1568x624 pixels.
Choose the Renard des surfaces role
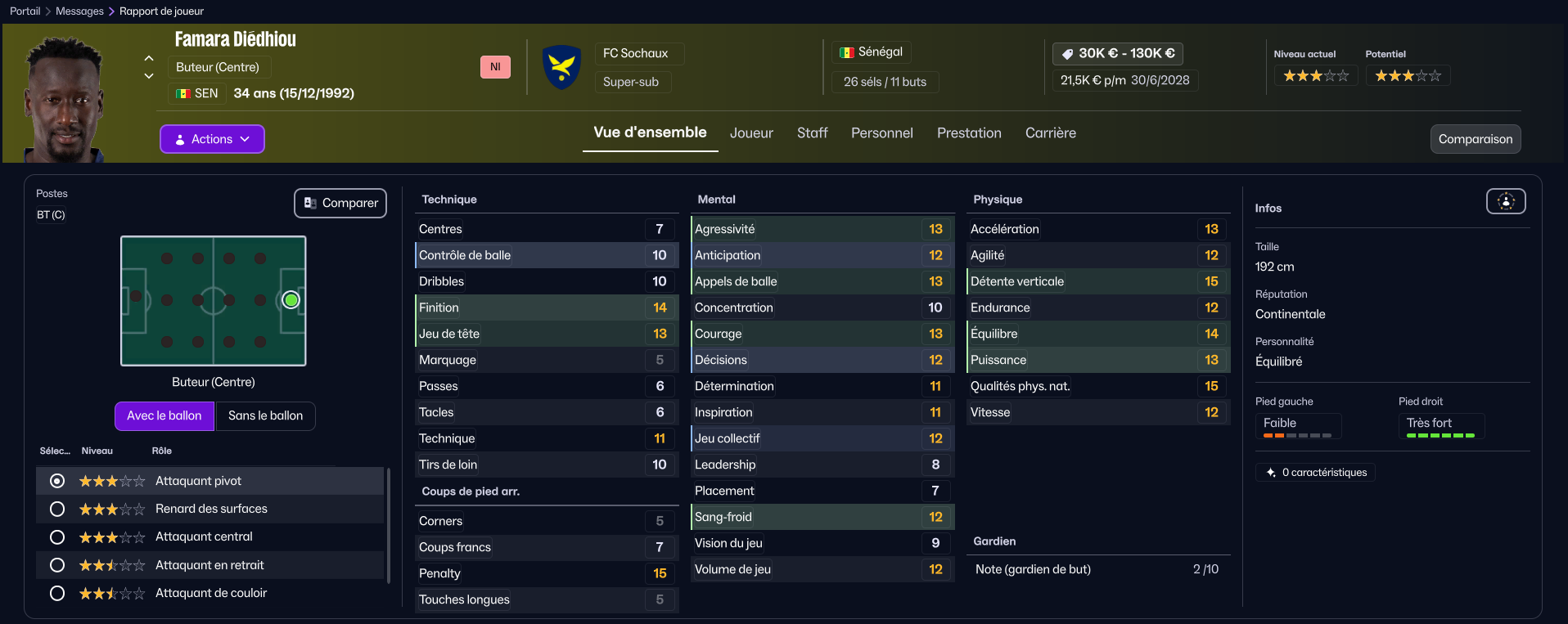(57, 509)
